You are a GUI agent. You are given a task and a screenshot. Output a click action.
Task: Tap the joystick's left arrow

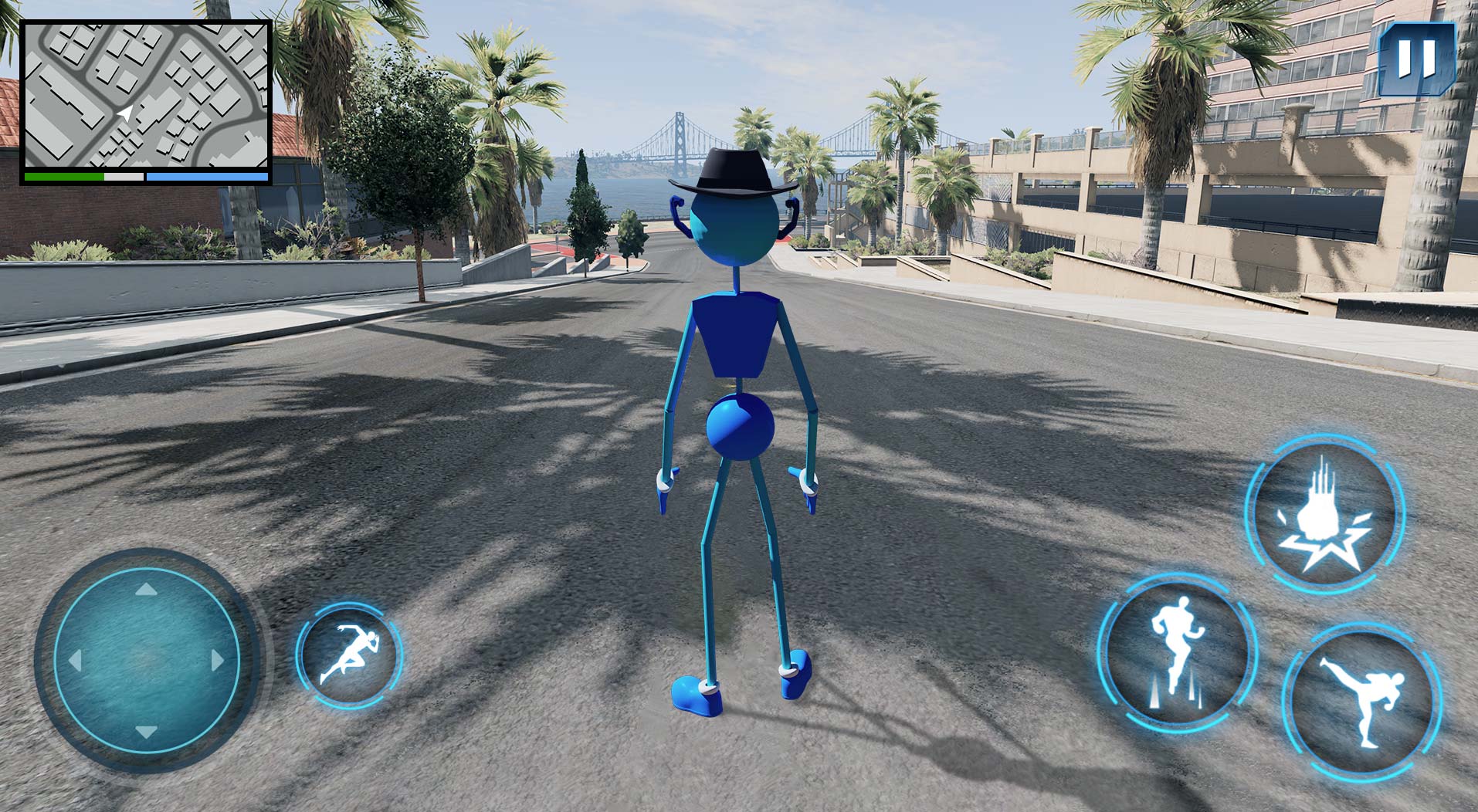76,661
